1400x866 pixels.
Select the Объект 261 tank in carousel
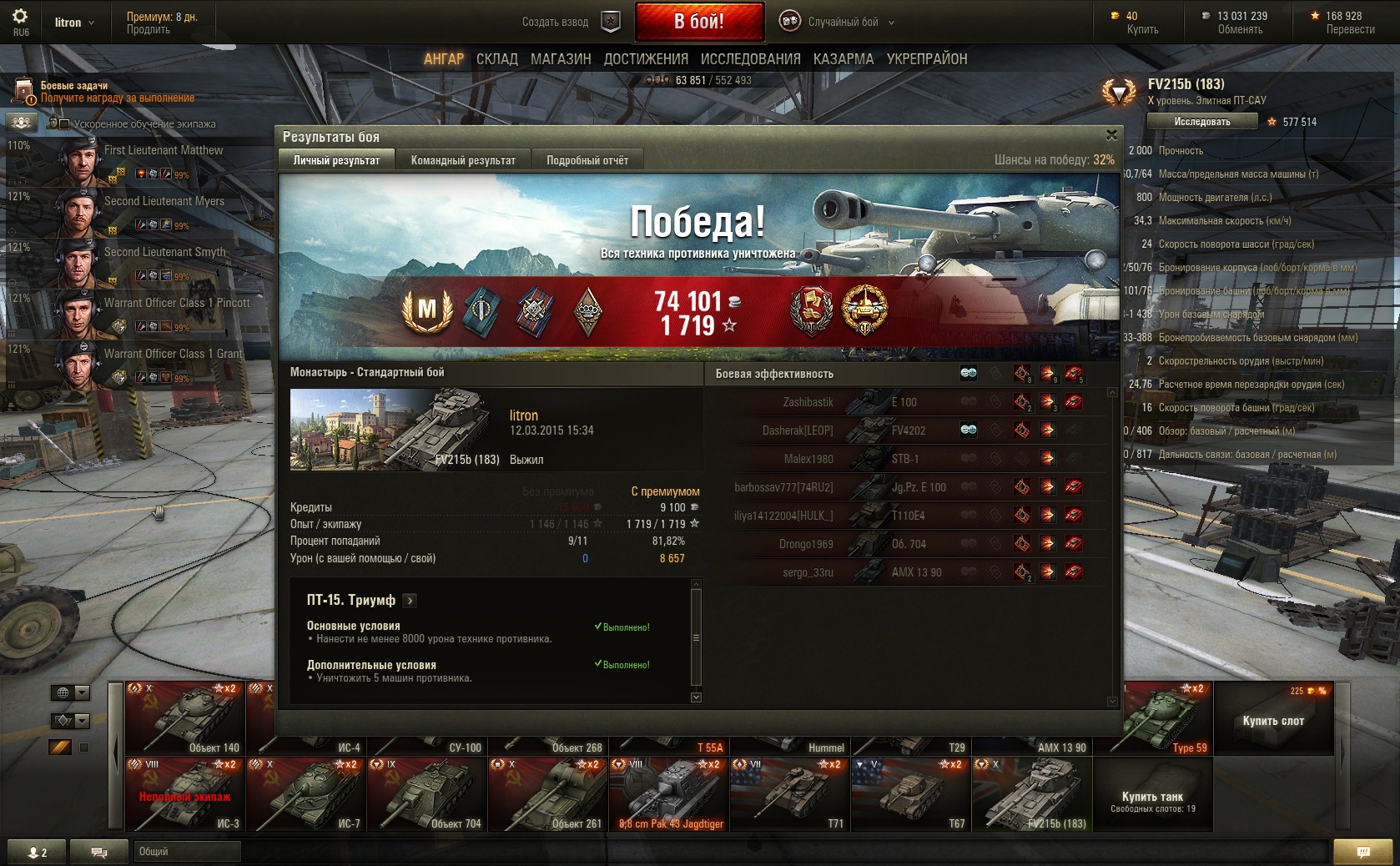[x=548, y=793]
